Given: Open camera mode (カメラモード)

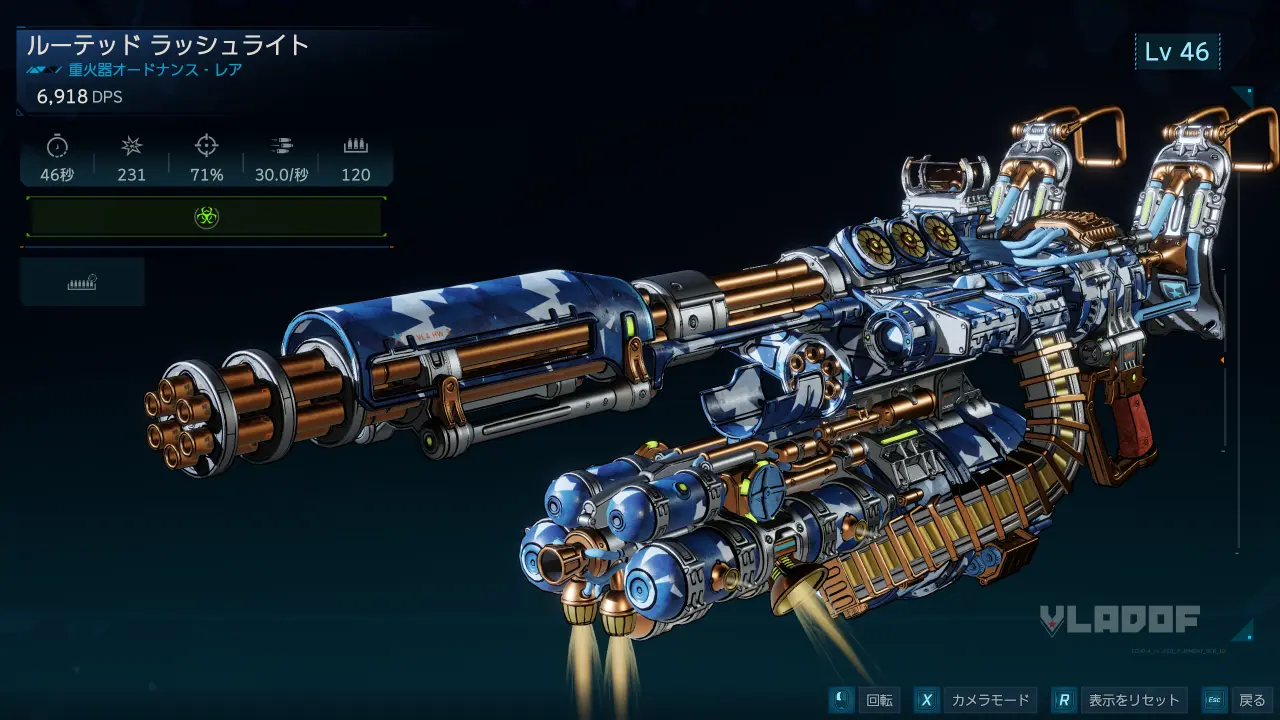Looking at the screenshot, I should [x=976, y=700].
